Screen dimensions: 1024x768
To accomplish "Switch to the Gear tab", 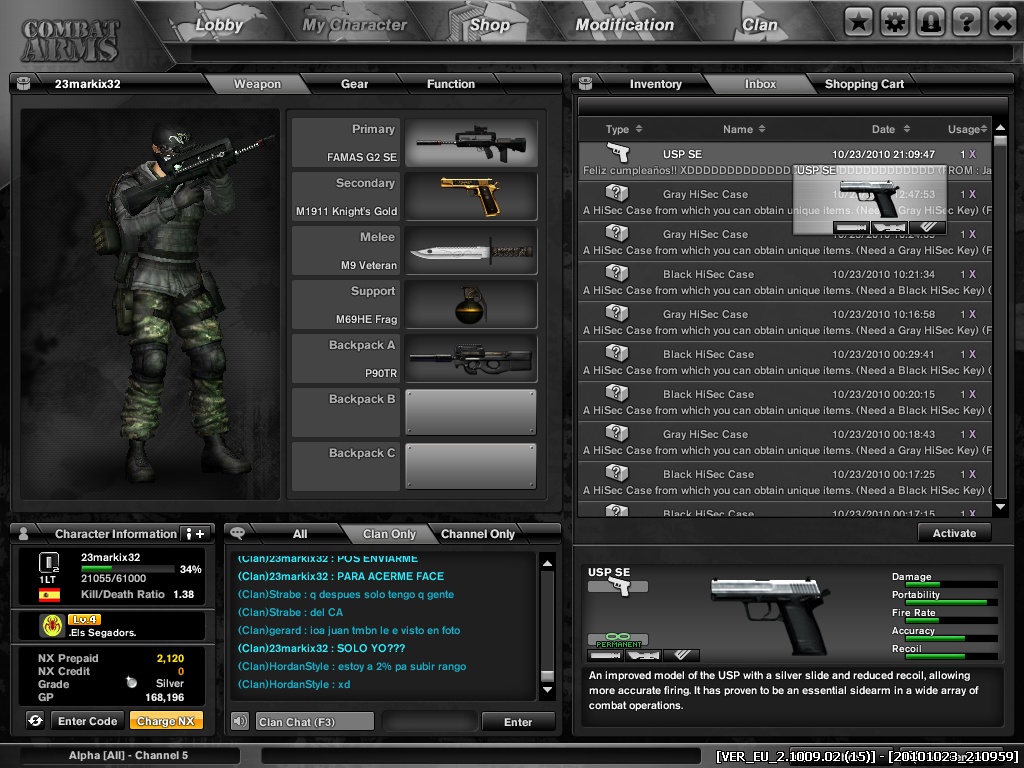I will 355,84.
